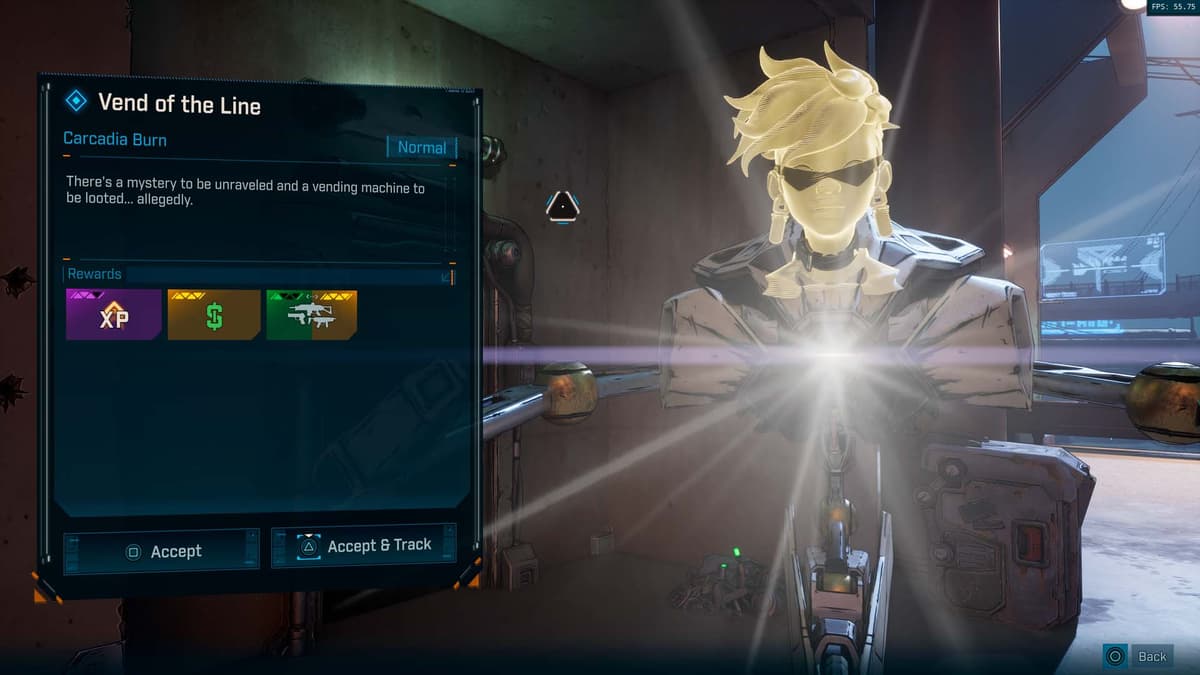
Task: Select the cash reward tile
Action: [x=213, y=315]
